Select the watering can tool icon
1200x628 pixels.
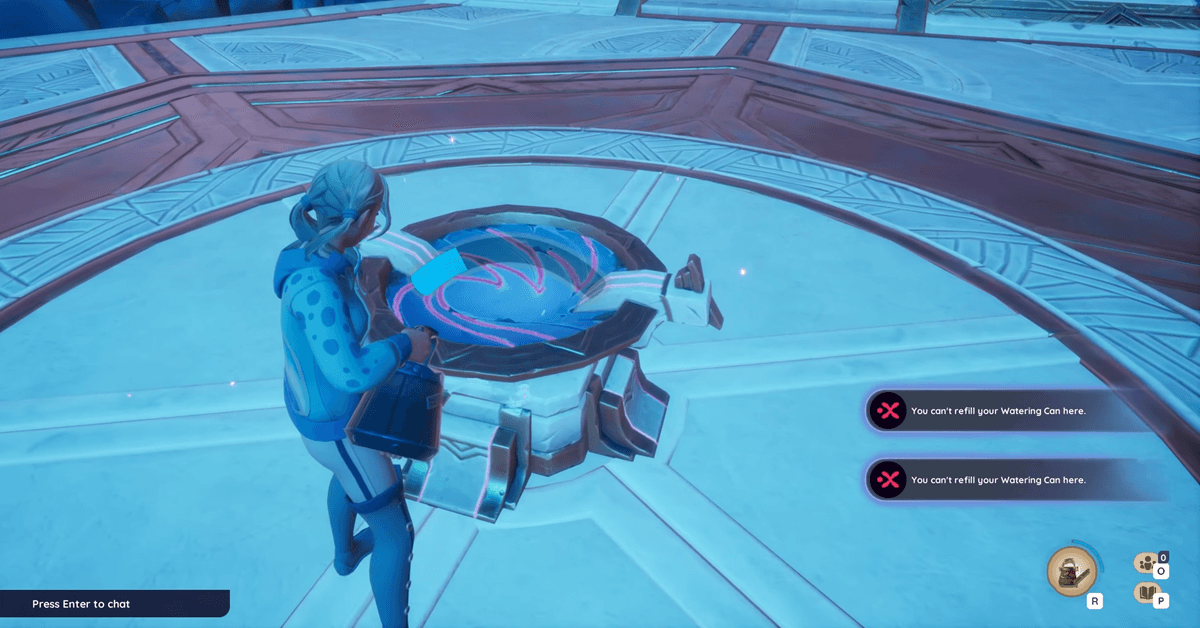click(x=1071, y=572)
